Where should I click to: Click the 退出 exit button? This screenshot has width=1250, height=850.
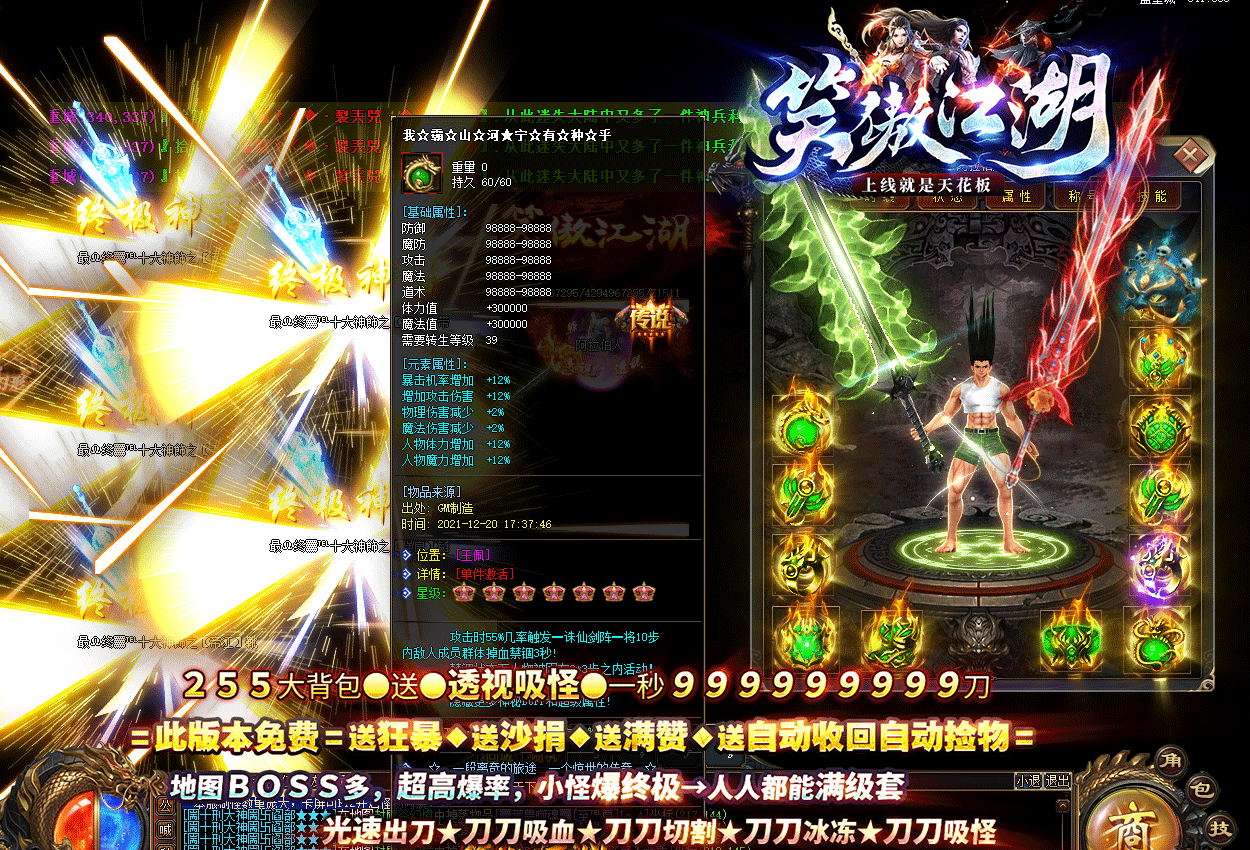(x=1057, y=781)
